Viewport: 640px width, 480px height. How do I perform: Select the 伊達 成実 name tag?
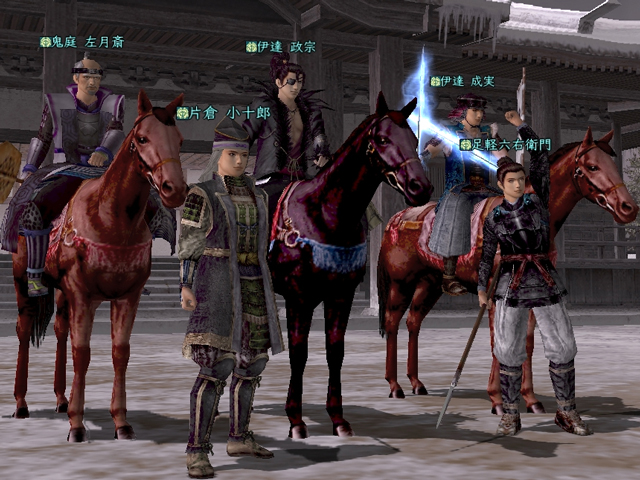click(x=462, y=81)
